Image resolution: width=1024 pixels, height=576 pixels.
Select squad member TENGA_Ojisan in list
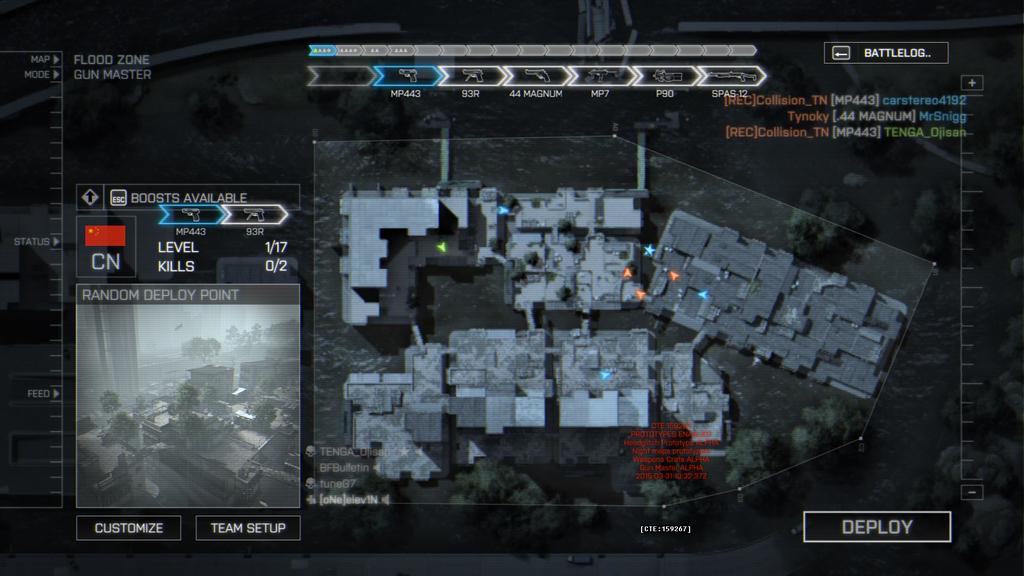coord(355,452)
